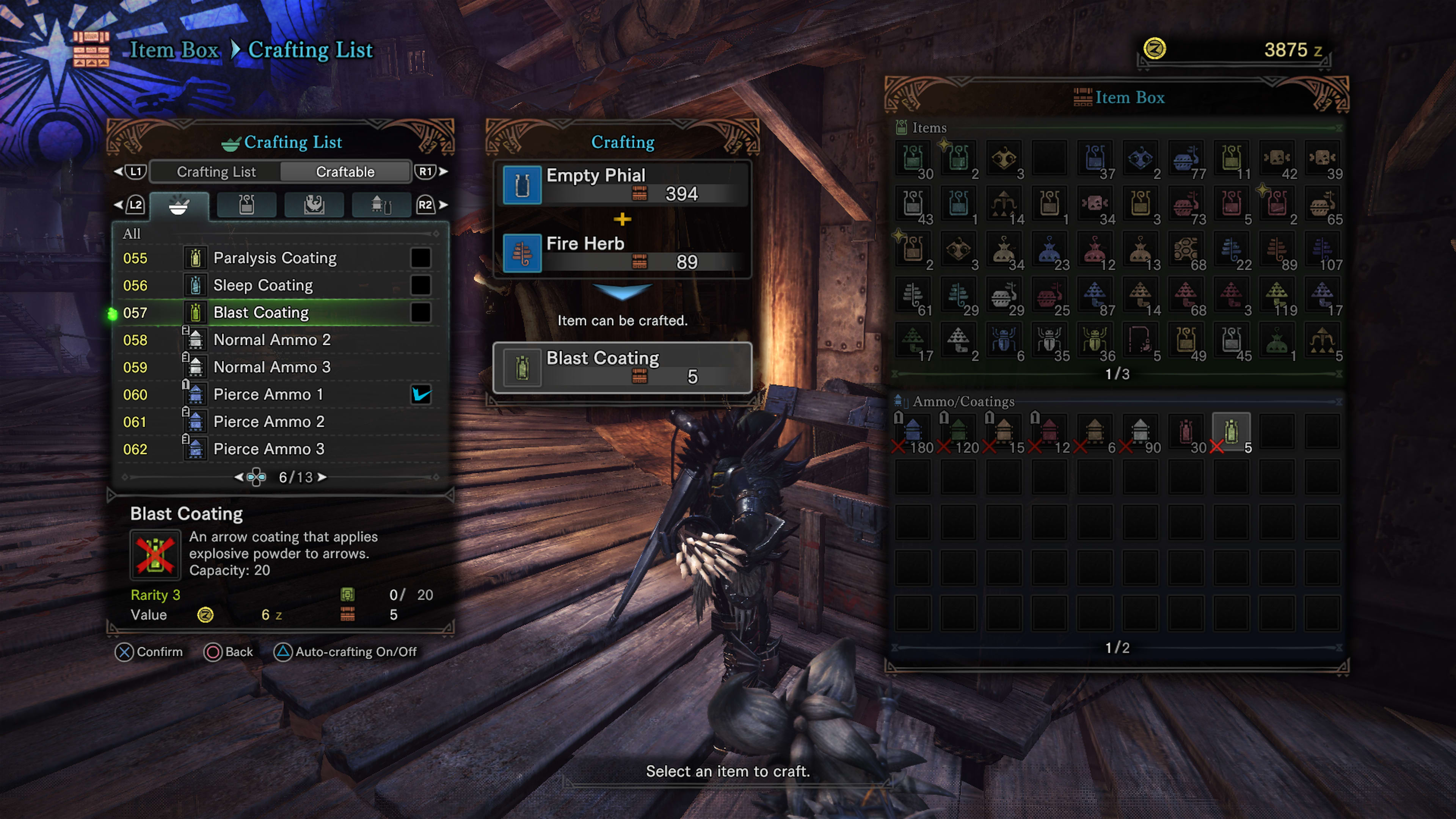Image resolution: width=1456 pixels, height=819 pixels.
Task: Click the Empty Phial ingredient slot
Action: click(x=622, y=184)
